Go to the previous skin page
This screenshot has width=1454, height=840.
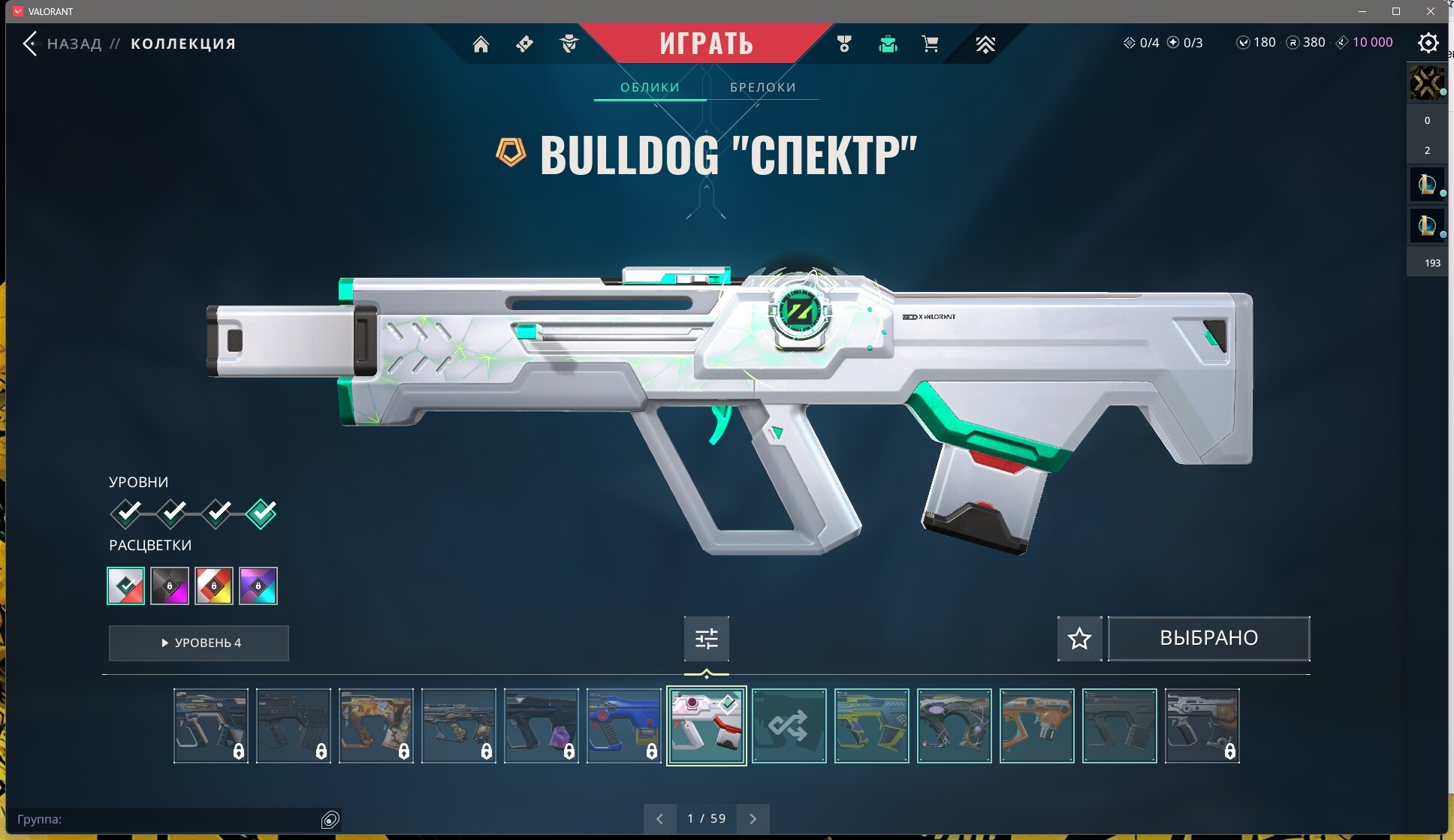point(659,819)
